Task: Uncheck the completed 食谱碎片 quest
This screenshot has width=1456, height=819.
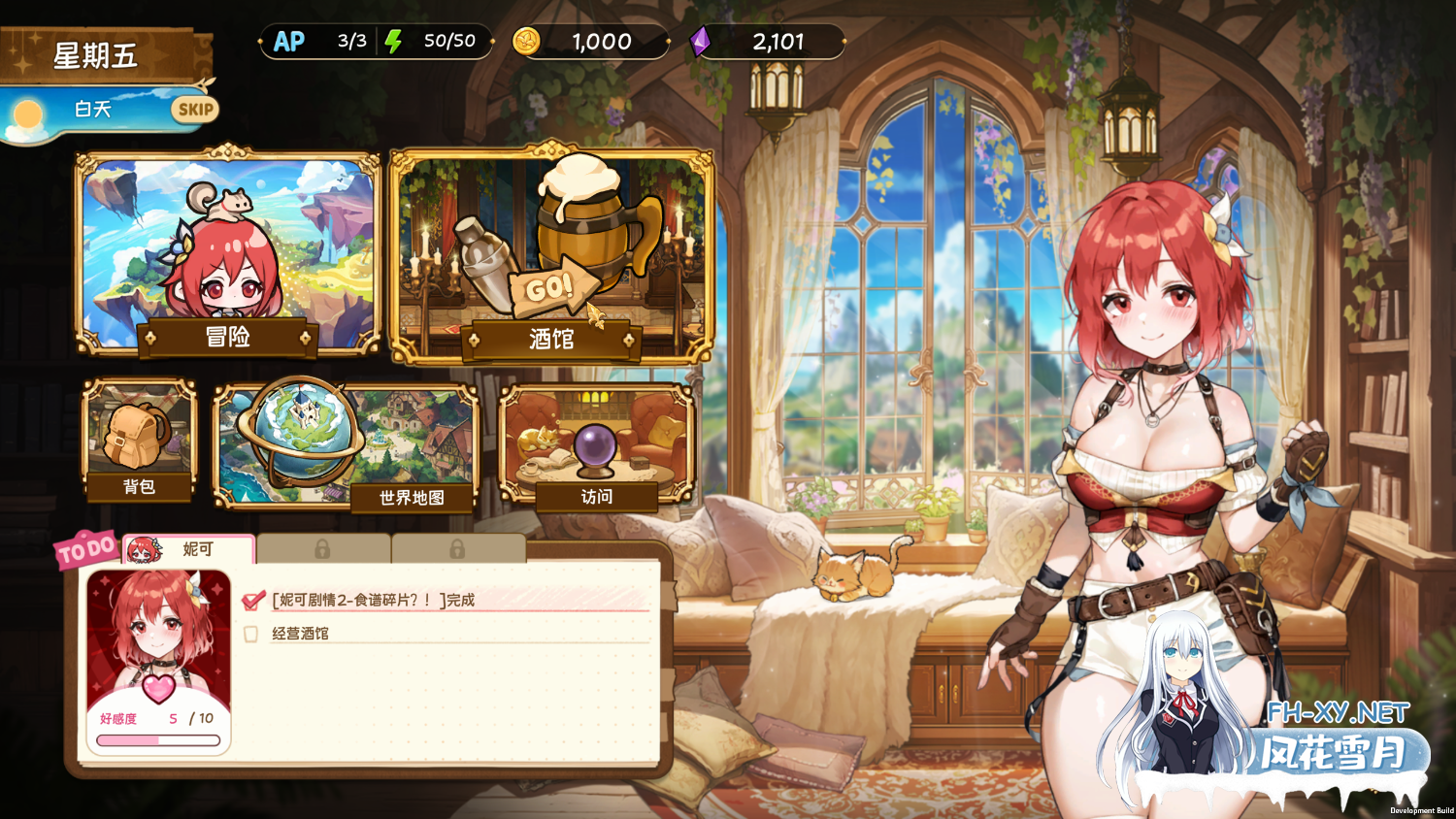Action: (250, 599)
